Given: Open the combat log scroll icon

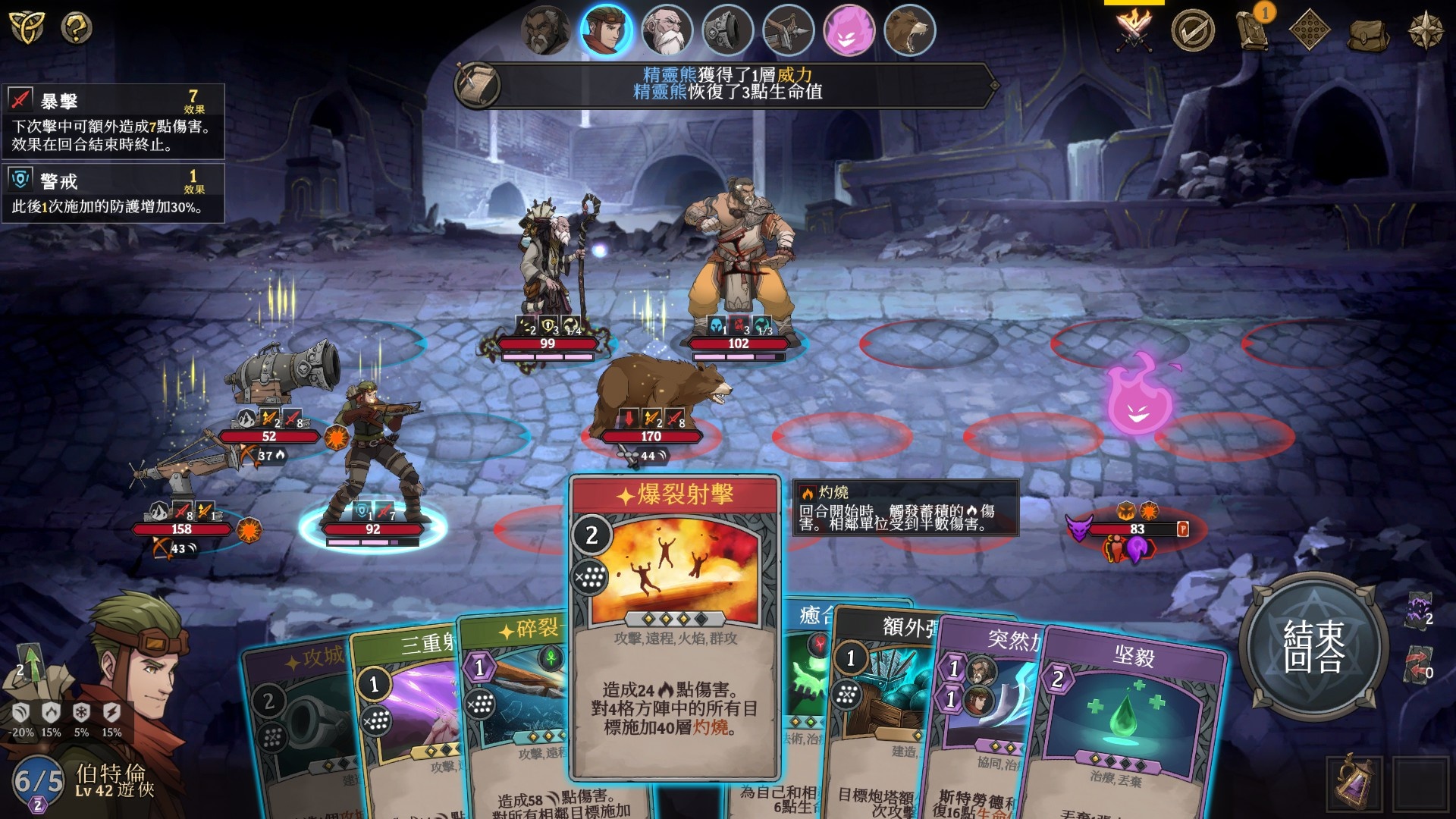Looking at the screenshot, I should pyautogui.click(x=478, y=84).
